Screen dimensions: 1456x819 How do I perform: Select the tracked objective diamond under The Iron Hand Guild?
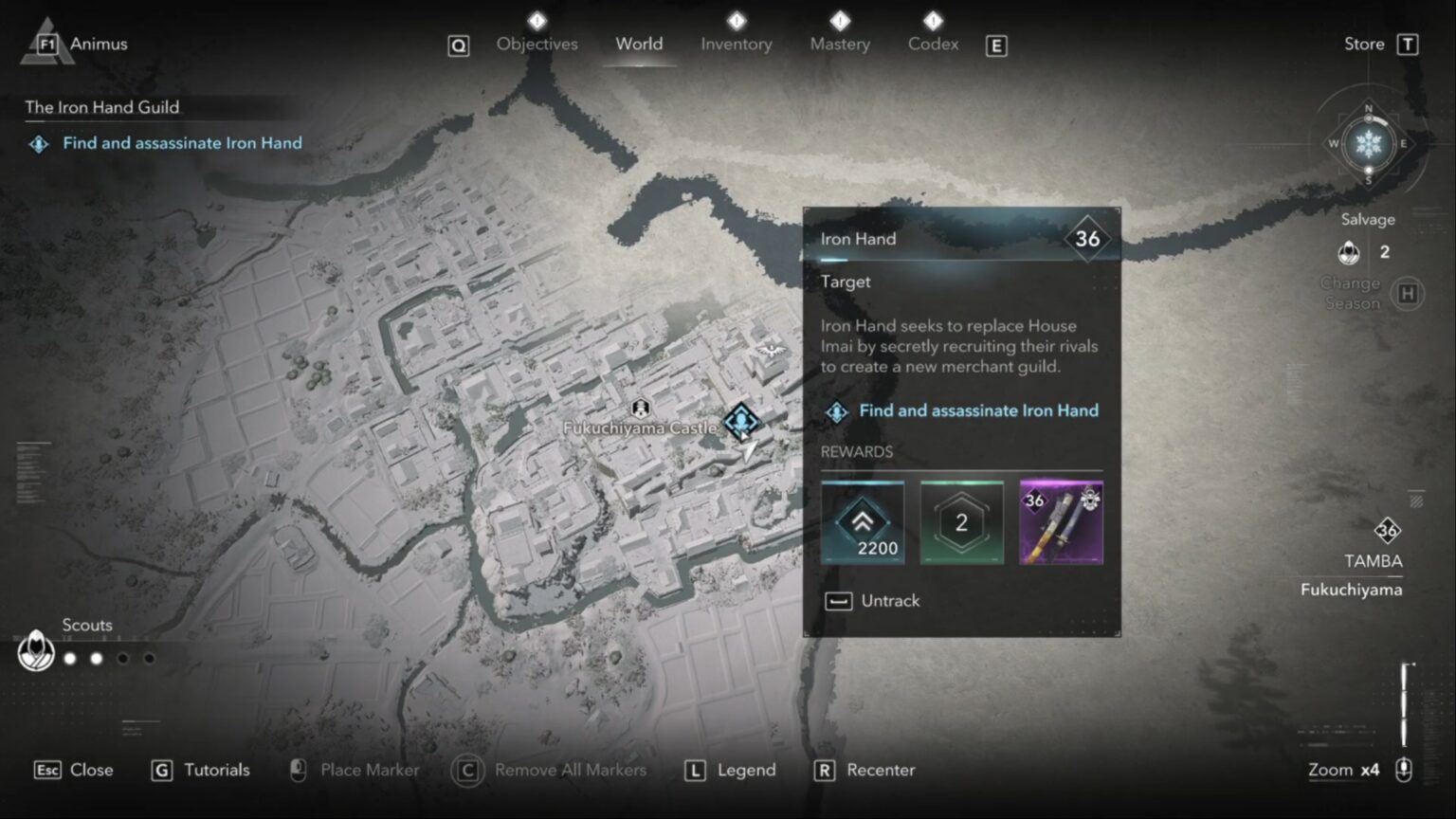pyautogui.click(x=38, y=143)
